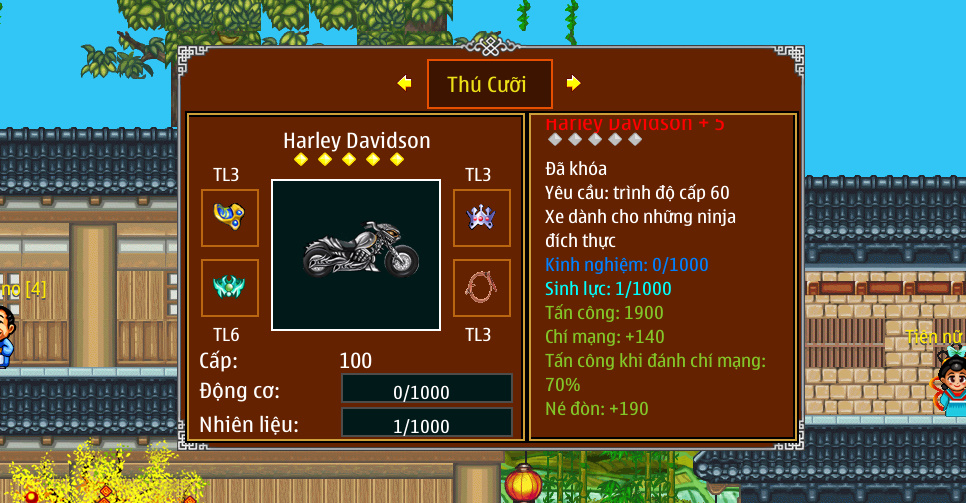Screen dimensions: 966x503
Task: Select the purple crowned mask equipment slot
Action: pyautogui.click(x=481, y=217)
